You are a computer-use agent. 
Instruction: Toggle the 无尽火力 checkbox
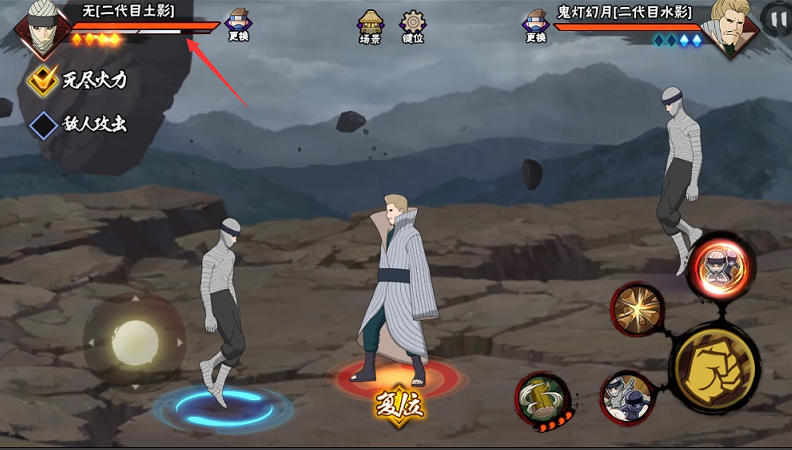coord(43,79)
